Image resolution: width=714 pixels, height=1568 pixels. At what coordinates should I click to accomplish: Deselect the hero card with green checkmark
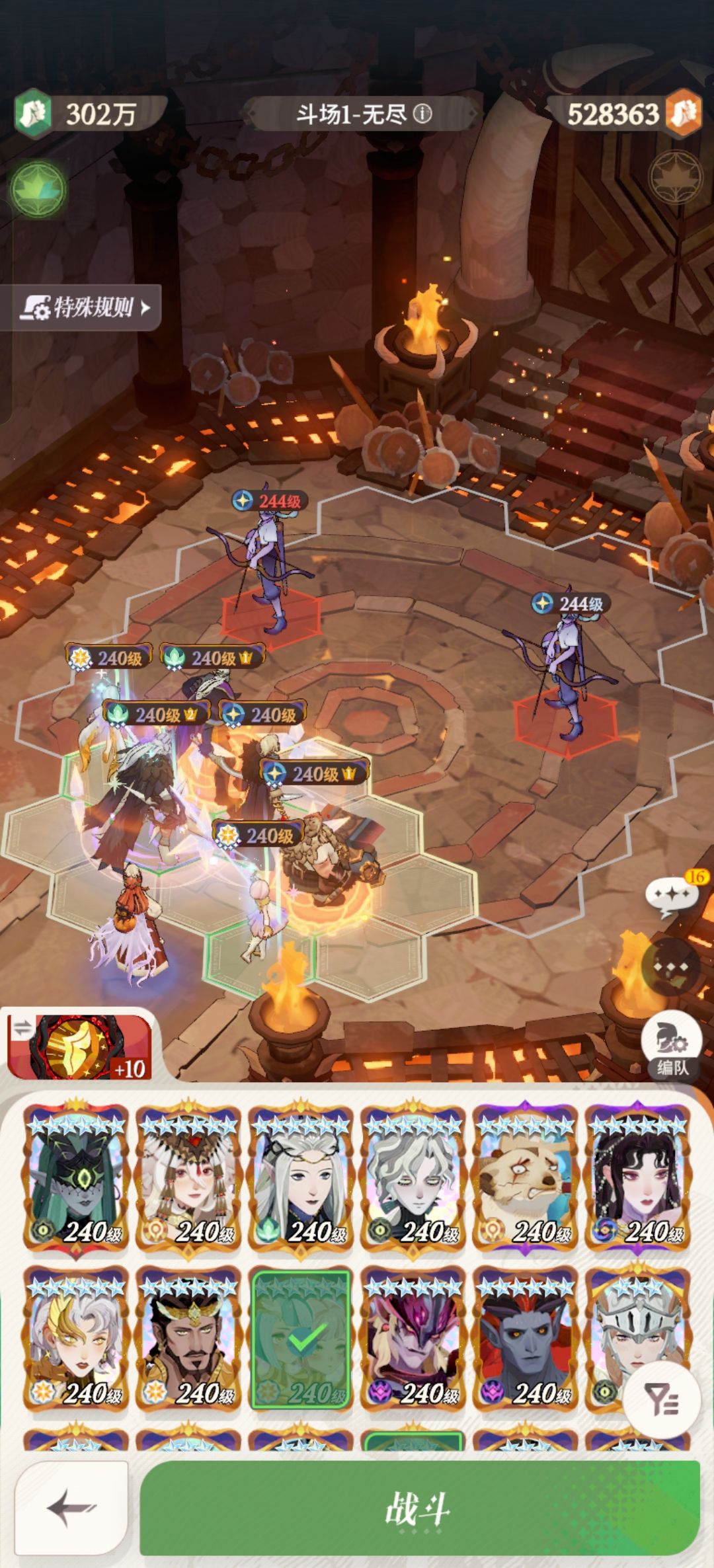[x=301, y=1339]
